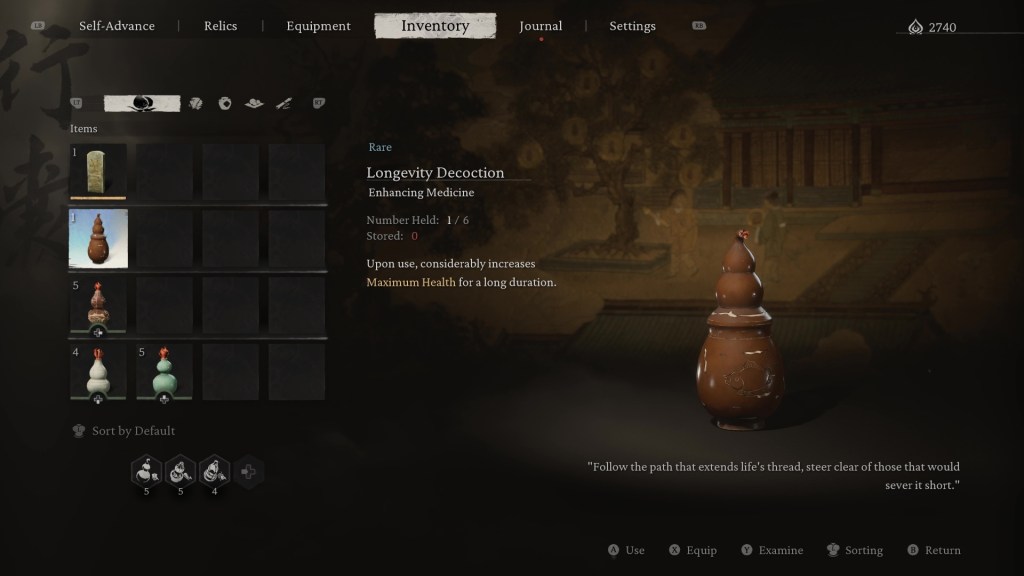The width and height of the screenshot is (1024, 576).
Task: Equip the selected medicine
Action: point(692,550)
